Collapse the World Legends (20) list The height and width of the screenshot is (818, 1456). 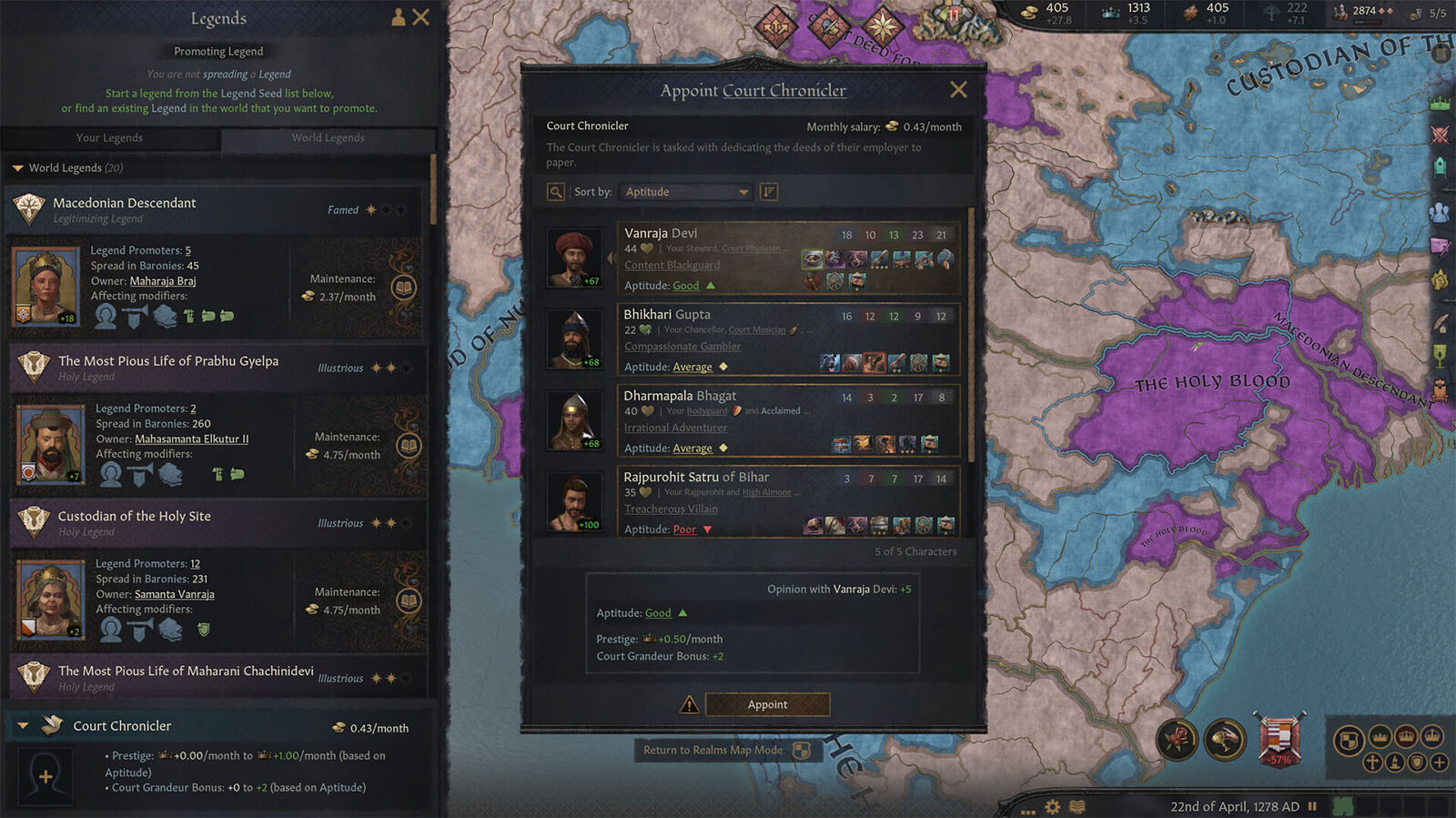point(16,167)
